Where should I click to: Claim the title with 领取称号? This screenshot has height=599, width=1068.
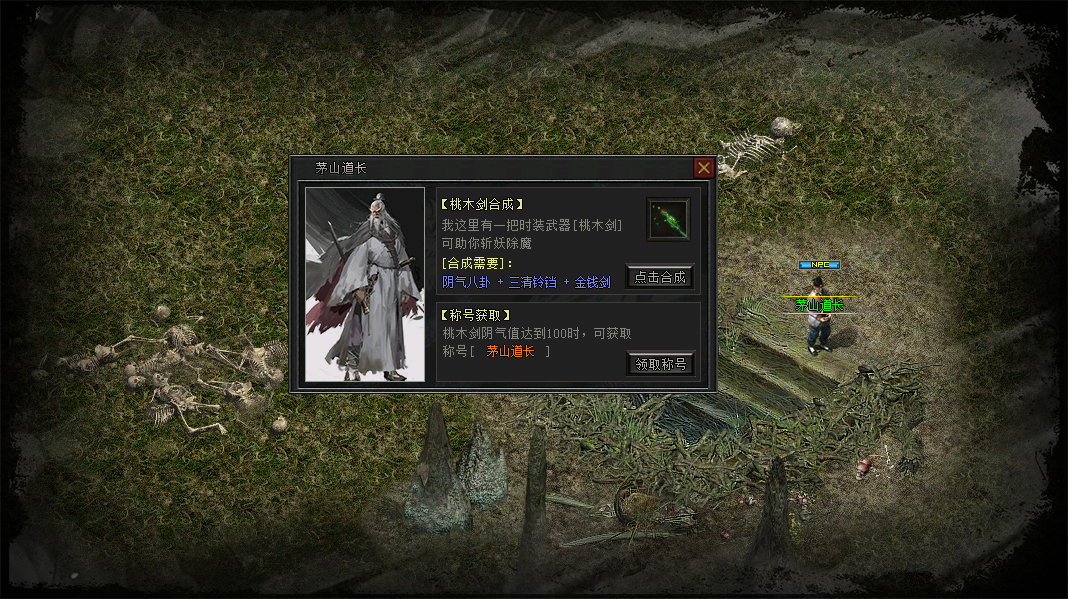pyautogui.click(x=660, y=364)
